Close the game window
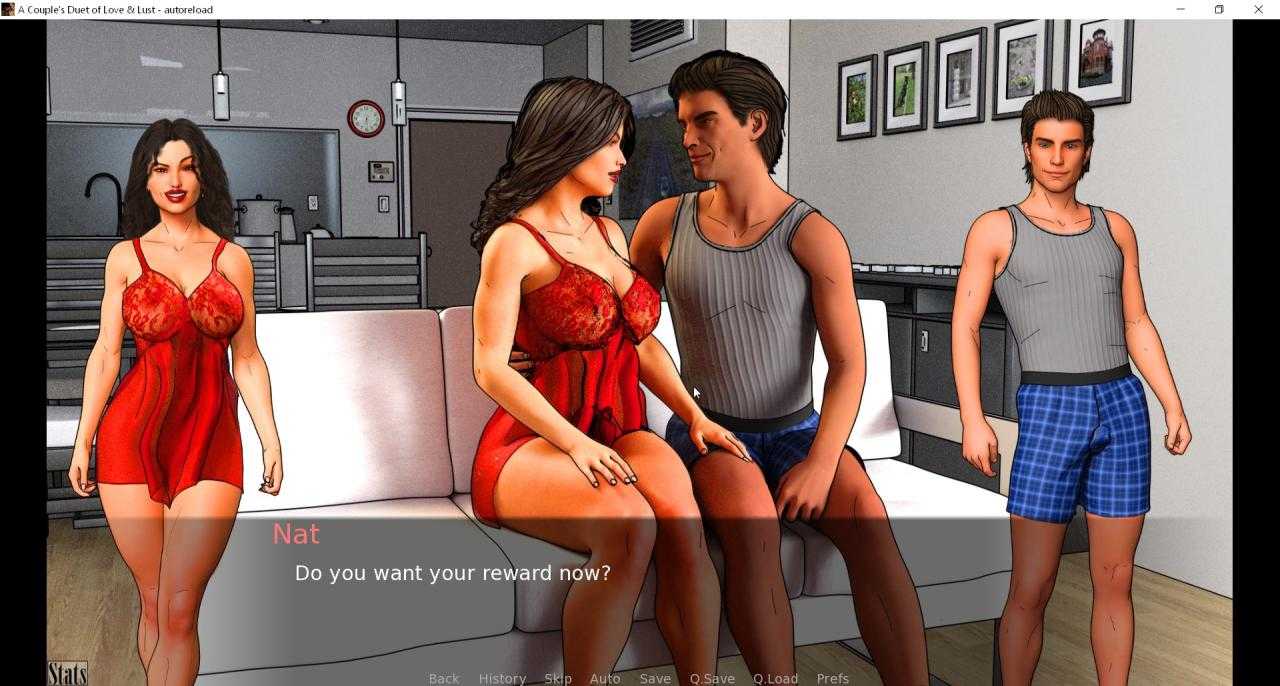 tap(1258, 9)
